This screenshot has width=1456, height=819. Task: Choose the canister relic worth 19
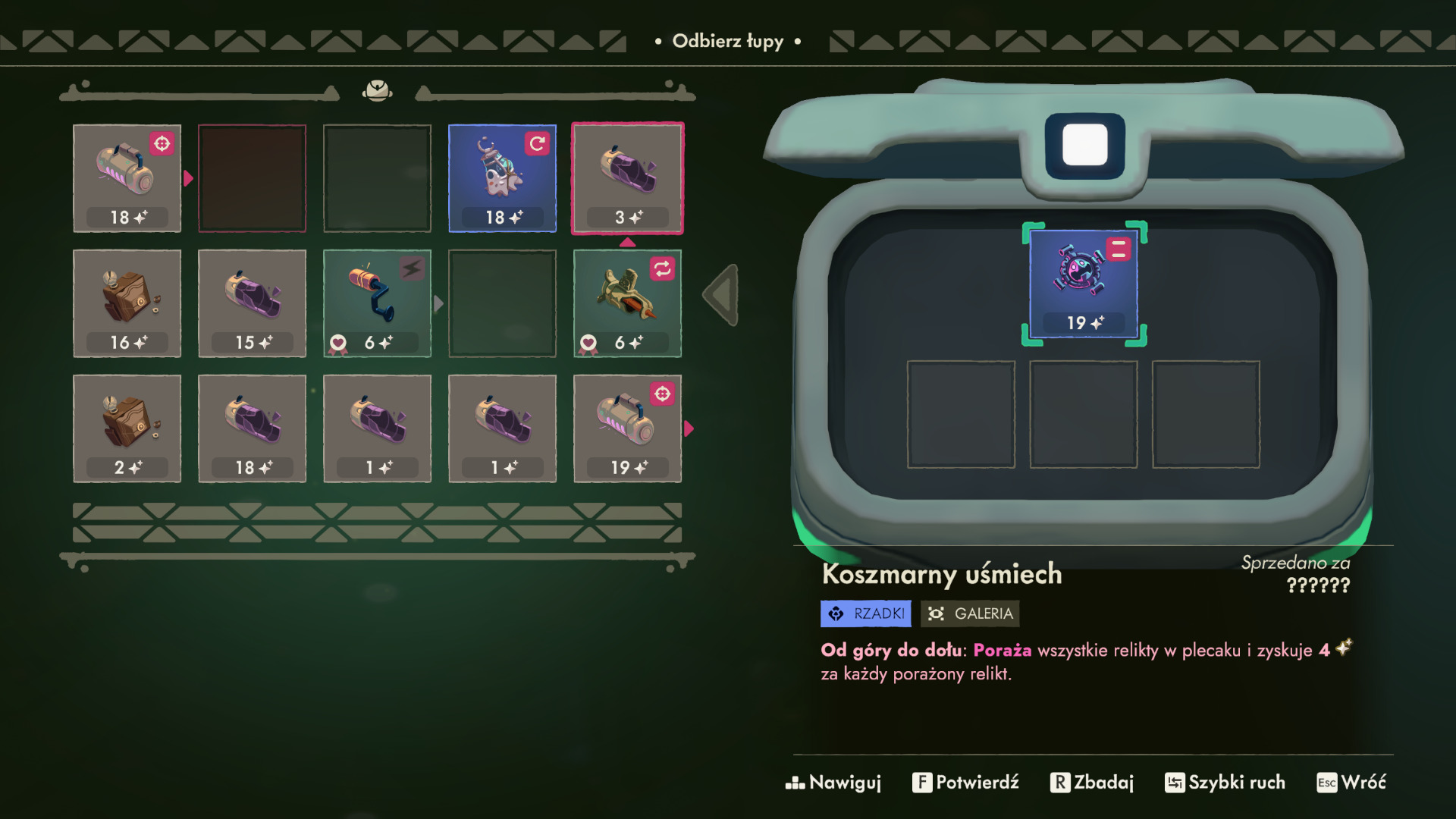(x=627, y=428)
